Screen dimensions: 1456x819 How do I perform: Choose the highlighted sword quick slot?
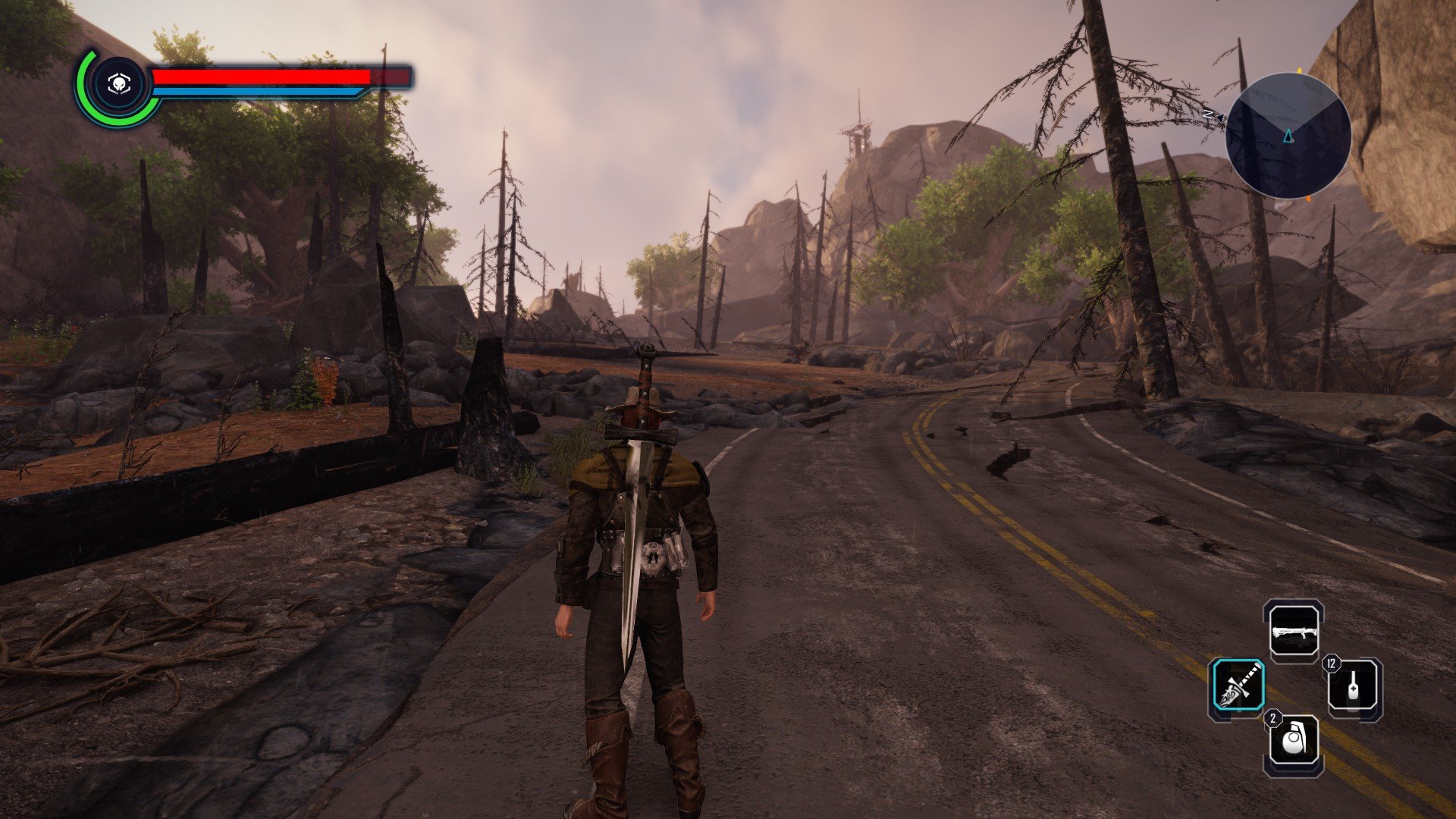1237,686
